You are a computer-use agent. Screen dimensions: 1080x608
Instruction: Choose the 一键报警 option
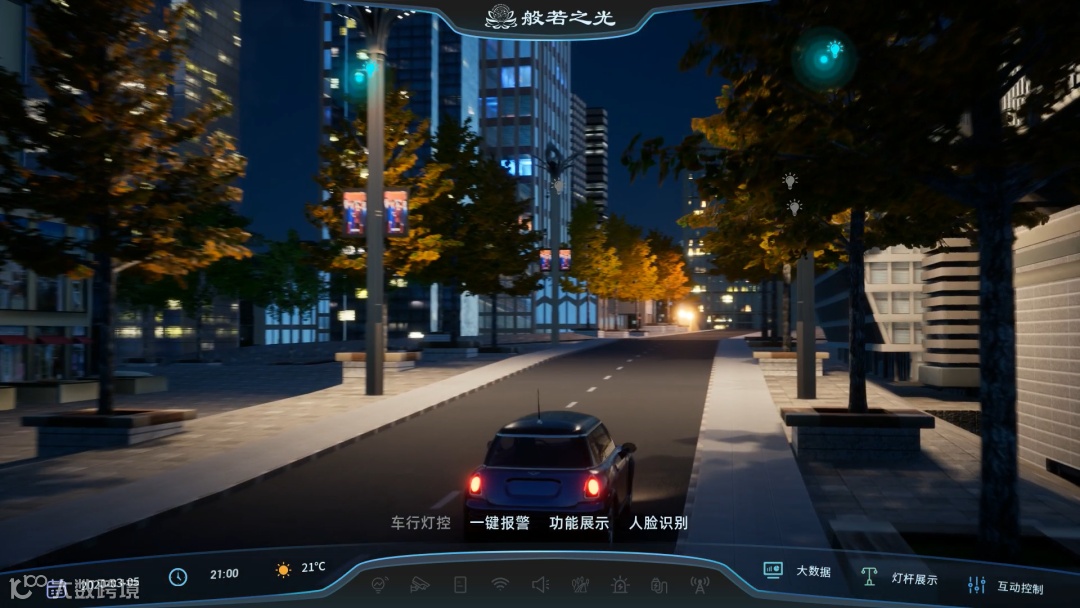pyautogui.click(x=499, y=523)
